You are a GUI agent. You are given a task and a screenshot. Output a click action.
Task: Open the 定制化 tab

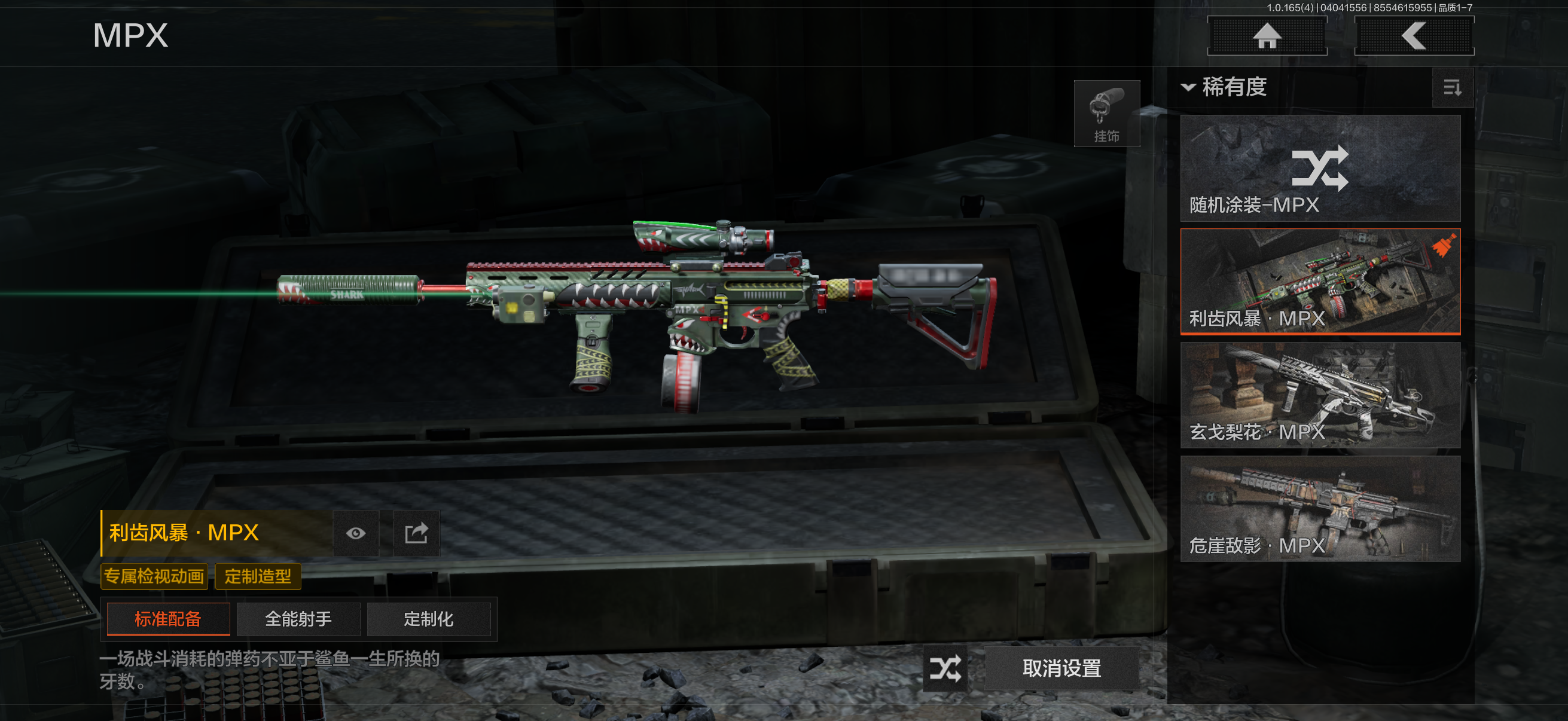pyautogui.click(x=429, y=619)
